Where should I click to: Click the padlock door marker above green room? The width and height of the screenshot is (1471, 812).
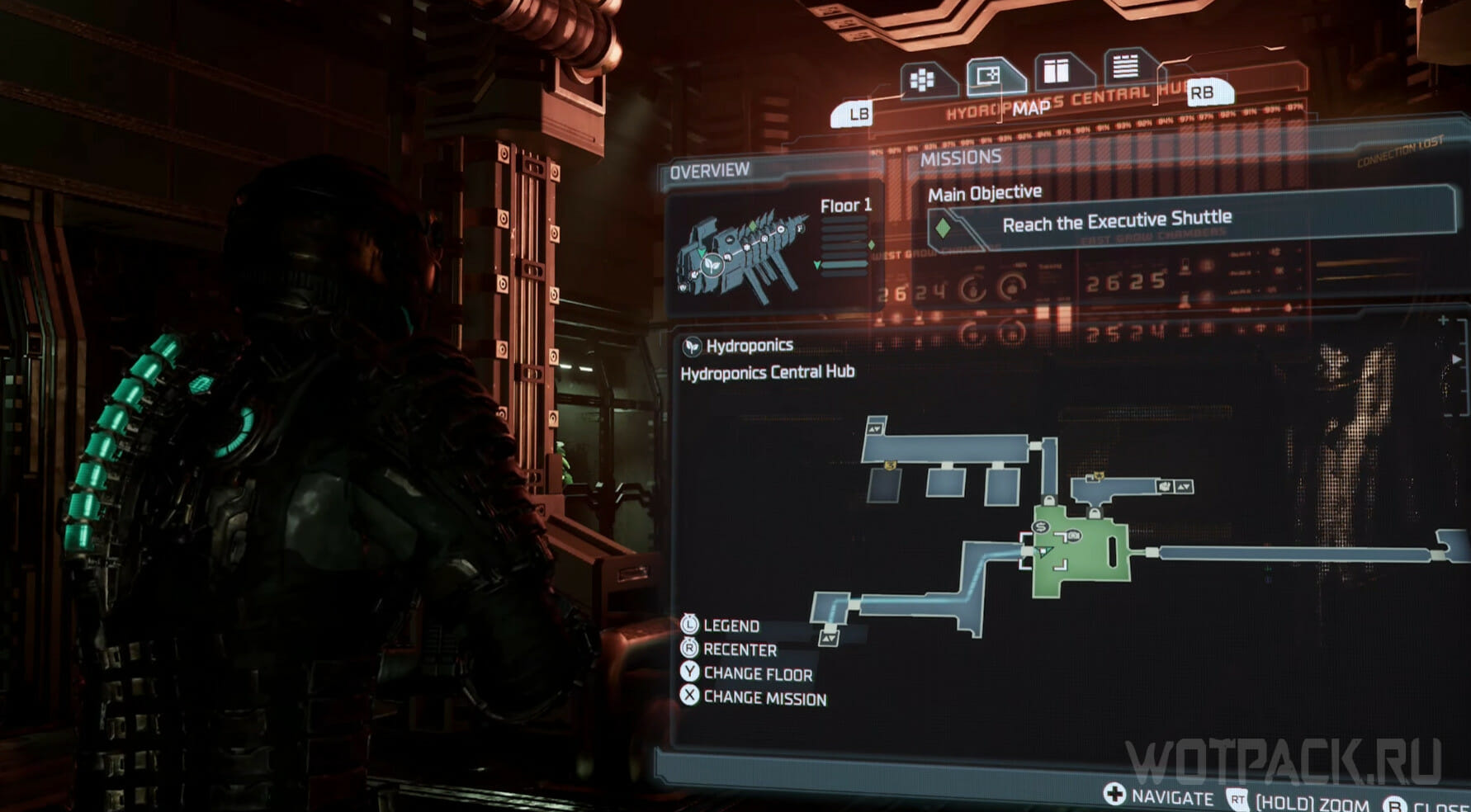point(1049,500)
